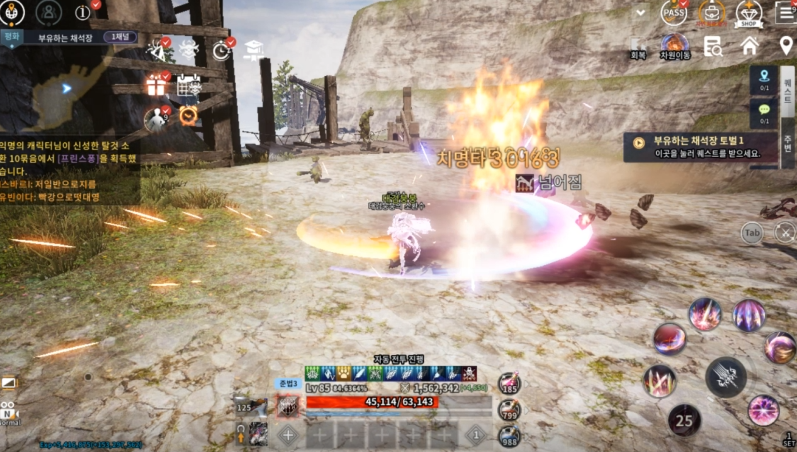The width and height of the screenshot is (797, 452).
Task: Open the diamond SHOP
Action: click(748, 13)
